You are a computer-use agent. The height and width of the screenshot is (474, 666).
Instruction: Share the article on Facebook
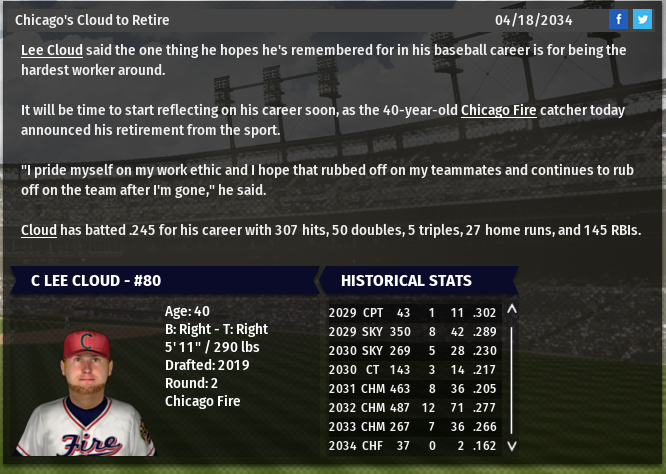618,20
